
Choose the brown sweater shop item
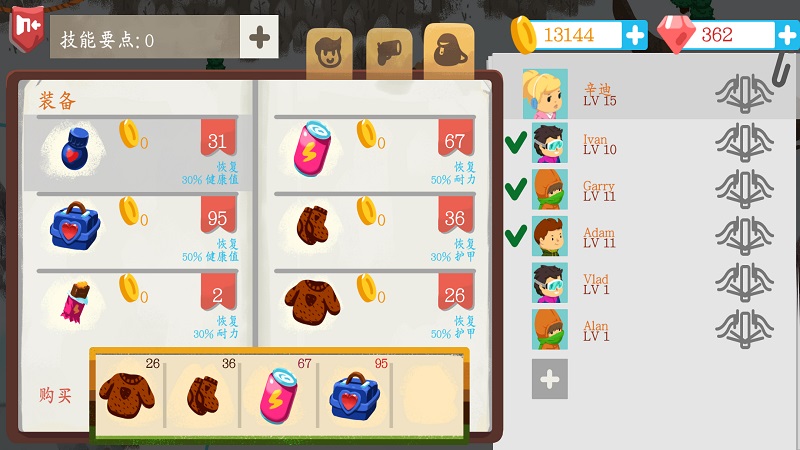point(374,305)
